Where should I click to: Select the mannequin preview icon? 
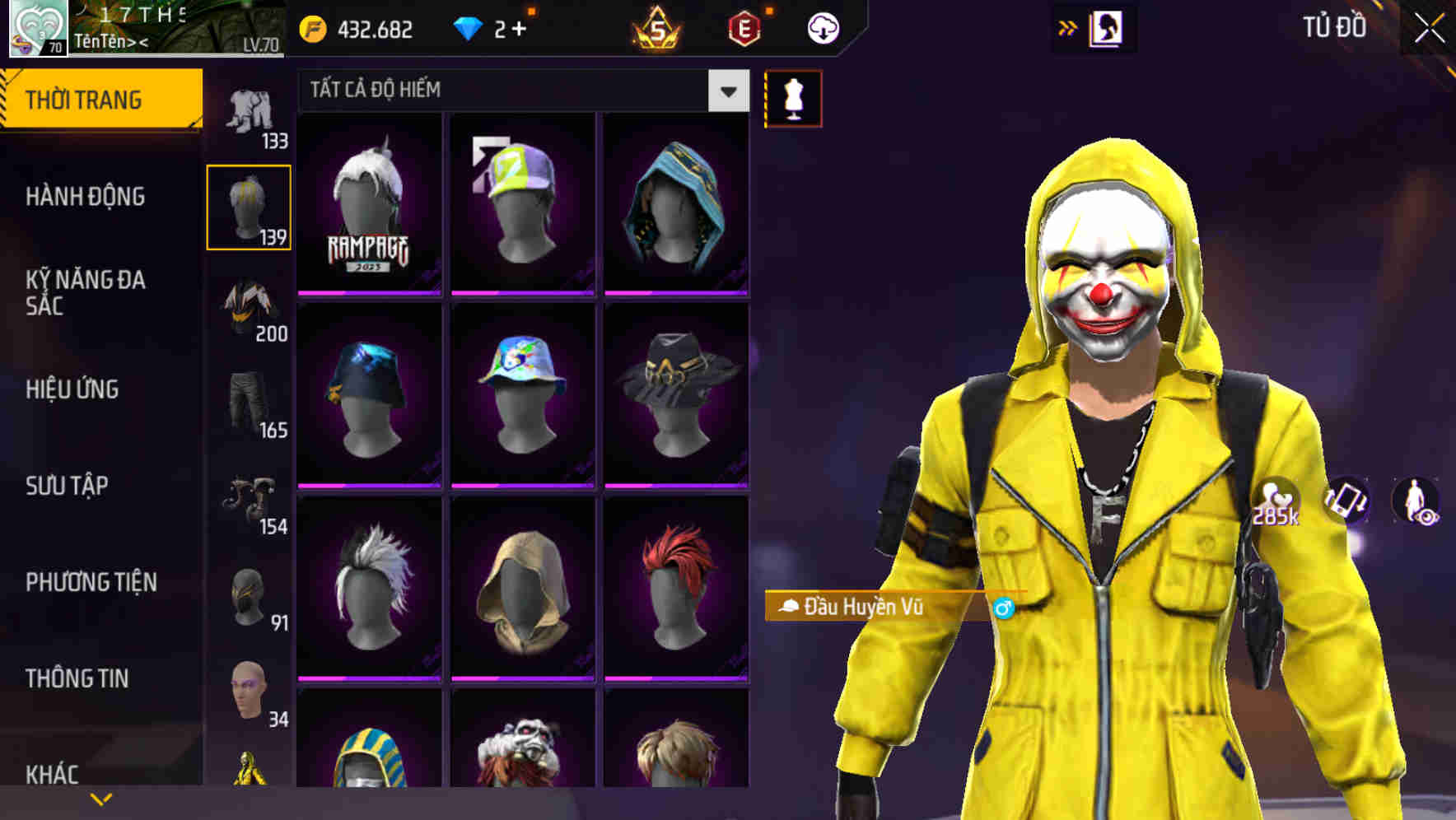[x=792, y=97]
